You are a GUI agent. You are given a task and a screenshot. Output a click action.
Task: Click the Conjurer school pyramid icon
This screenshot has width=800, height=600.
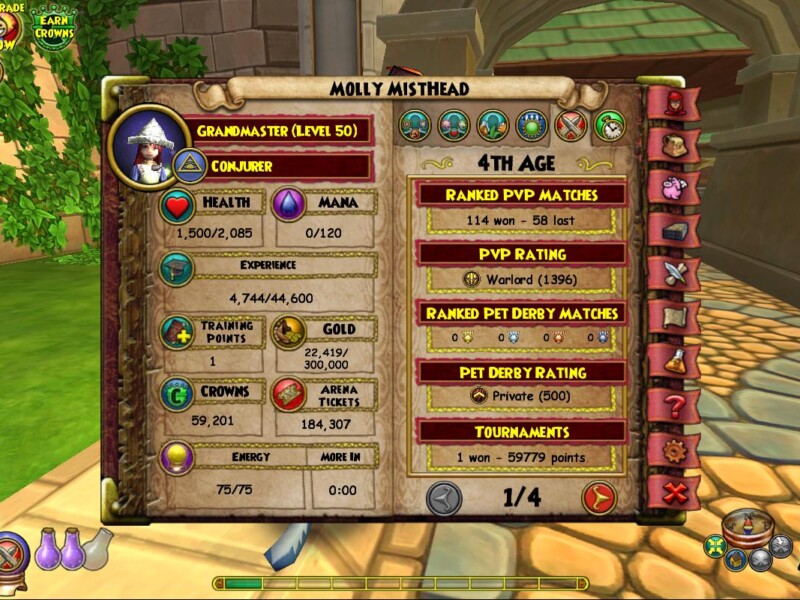[x=190, y=166]
